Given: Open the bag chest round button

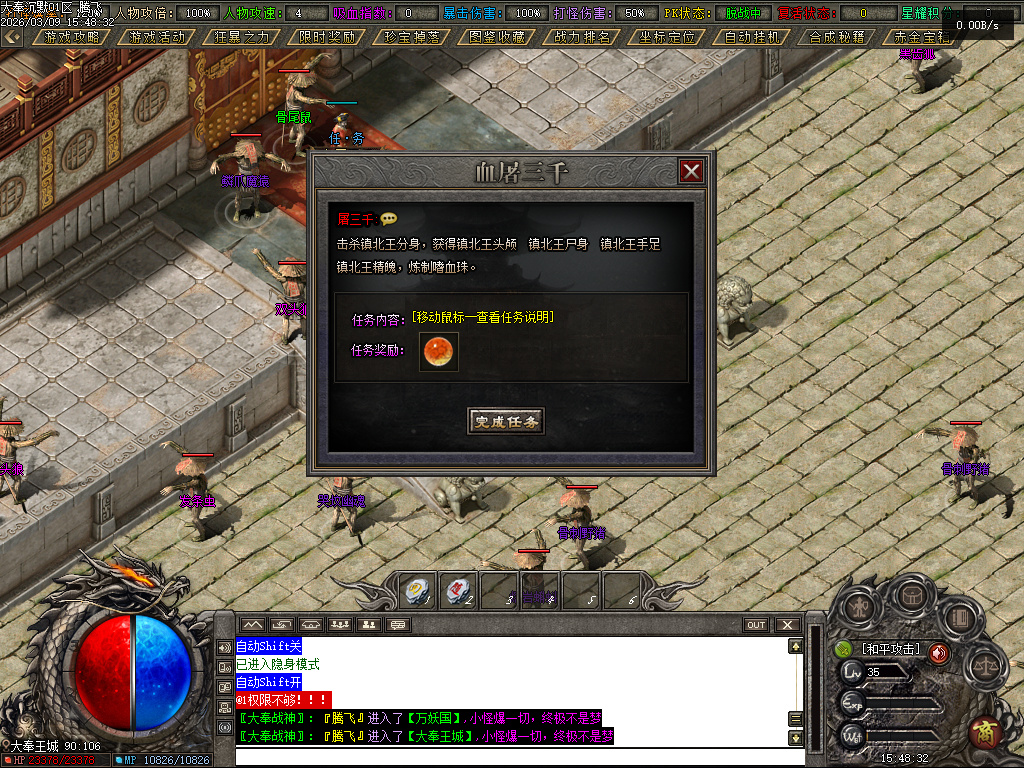Looking at the screenshot, I should 910,595.
